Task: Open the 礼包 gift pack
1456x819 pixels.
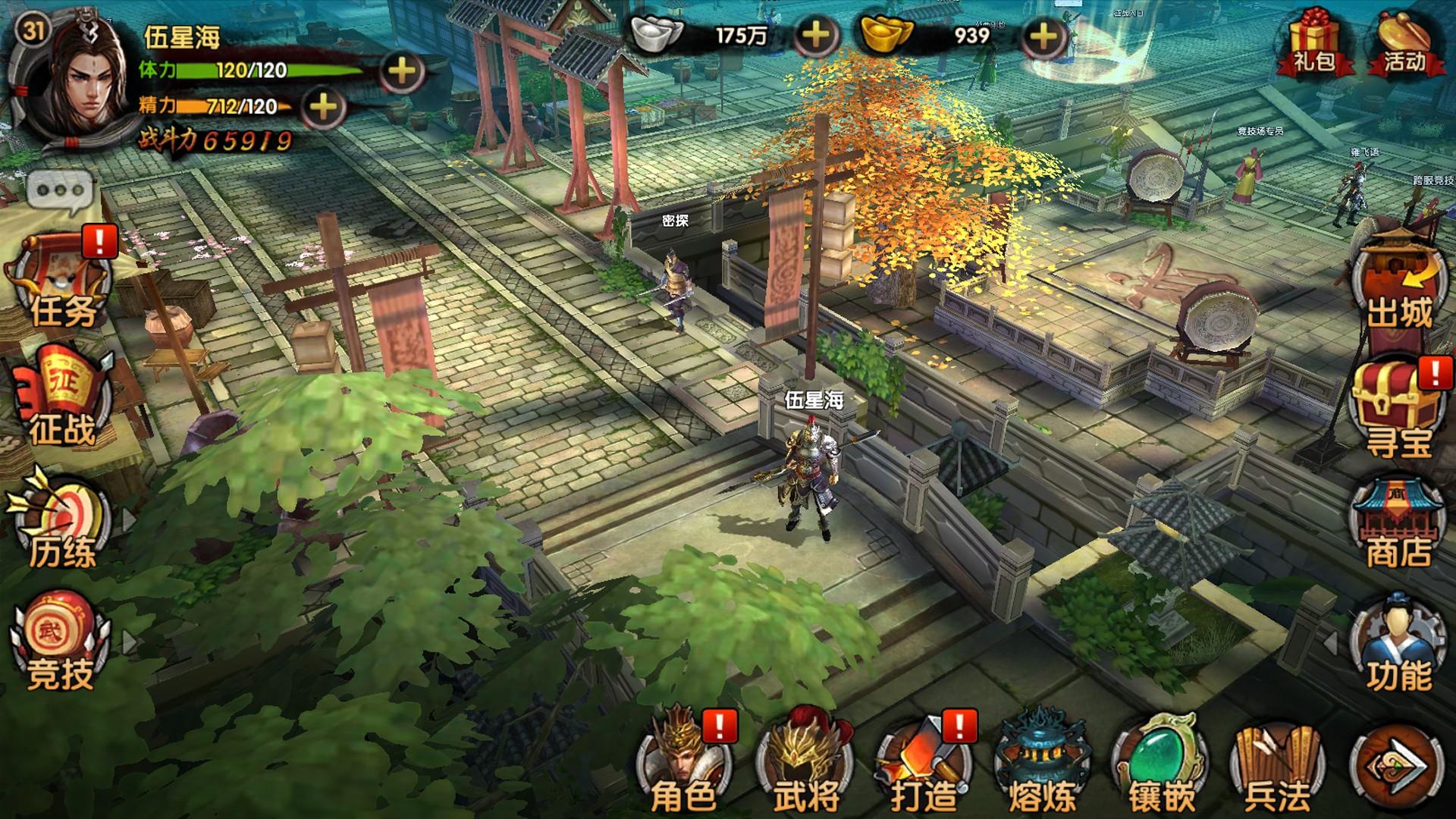Action: tap(1313, 44)
